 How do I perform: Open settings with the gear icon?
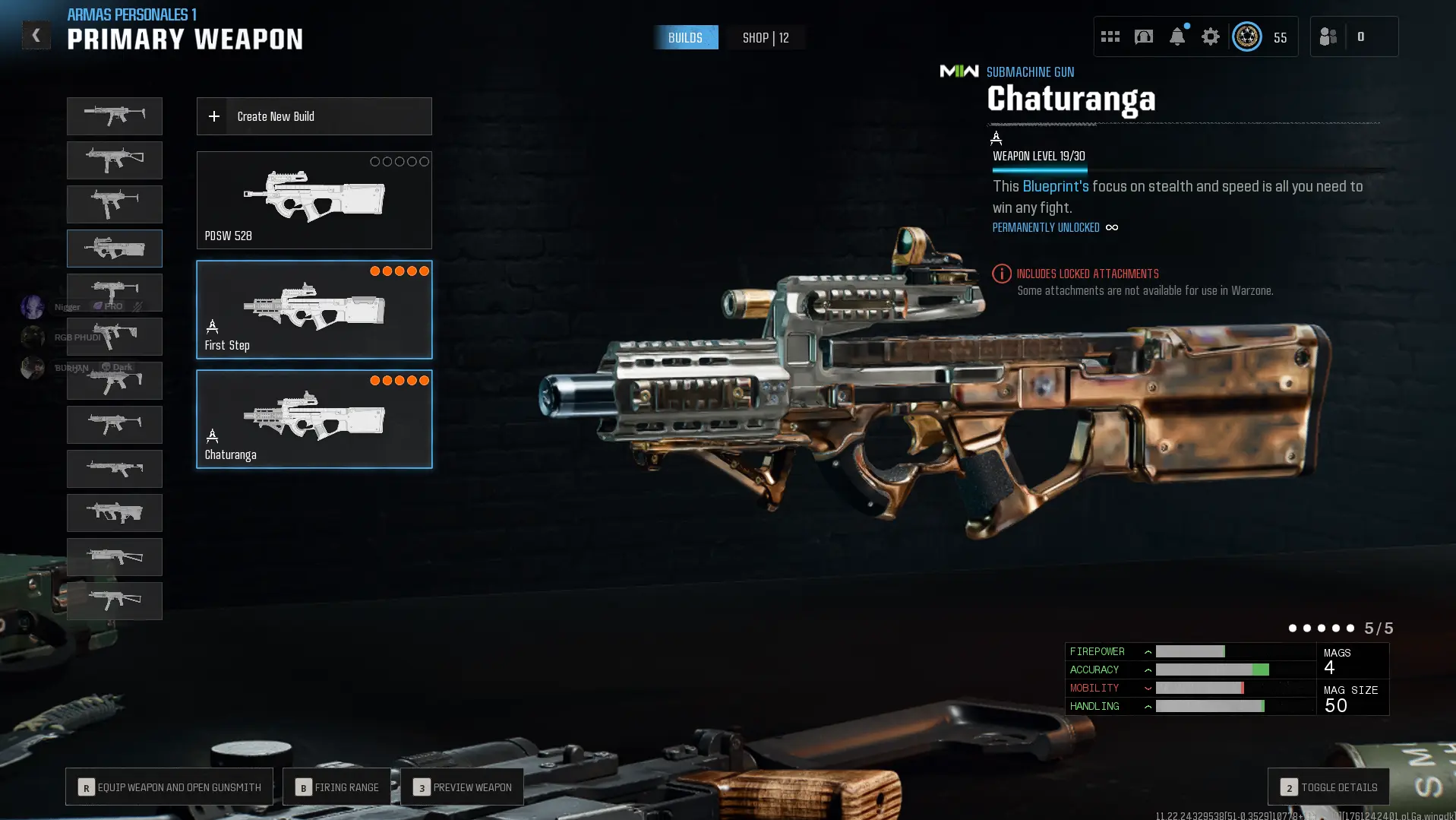click(x=1210, y=36)
